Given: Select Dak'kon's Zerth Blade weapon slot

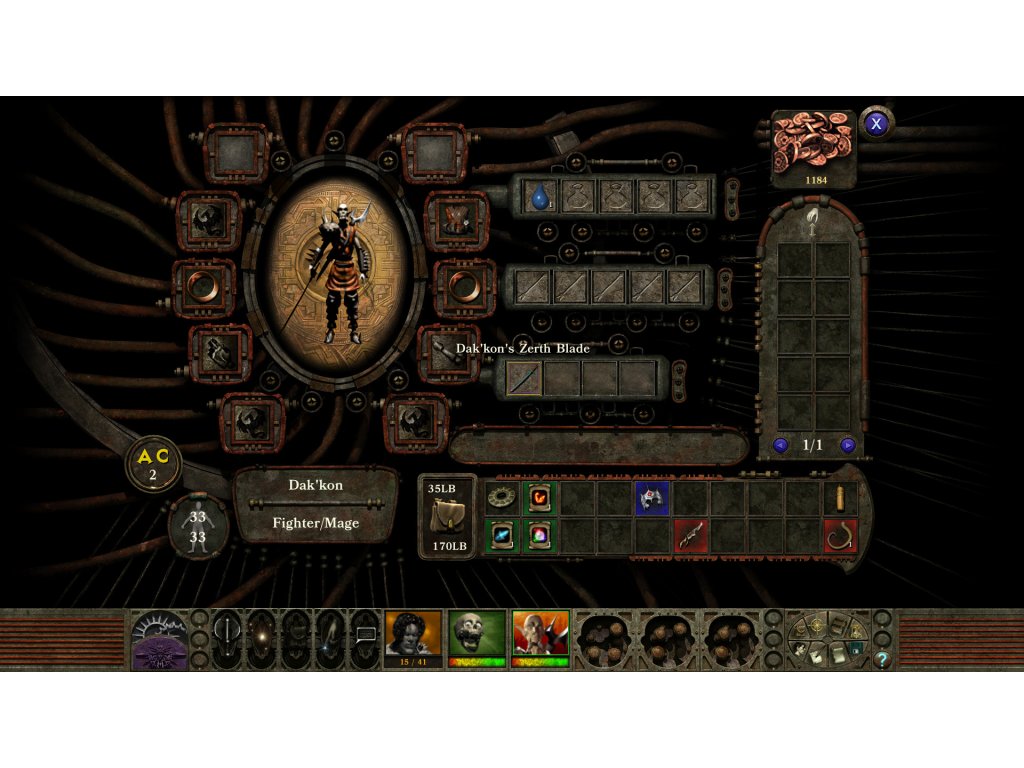Looking at the screenshot, I should click(524, 378).
